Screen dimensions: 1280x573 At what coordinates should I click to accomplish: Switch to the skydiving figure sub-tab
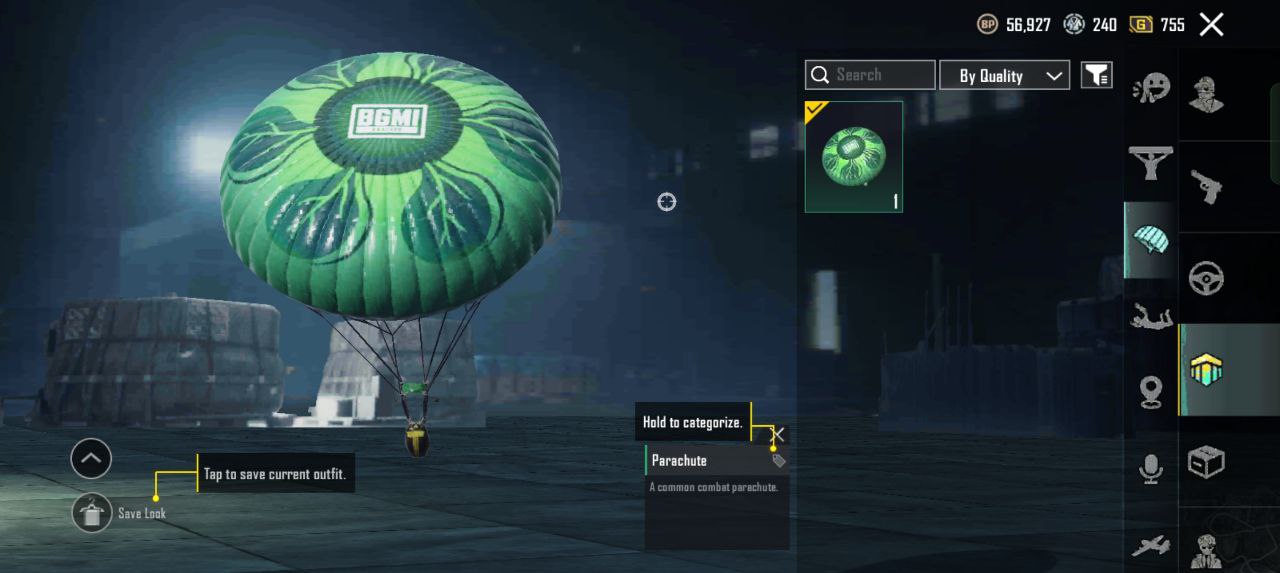(1151, 319)
